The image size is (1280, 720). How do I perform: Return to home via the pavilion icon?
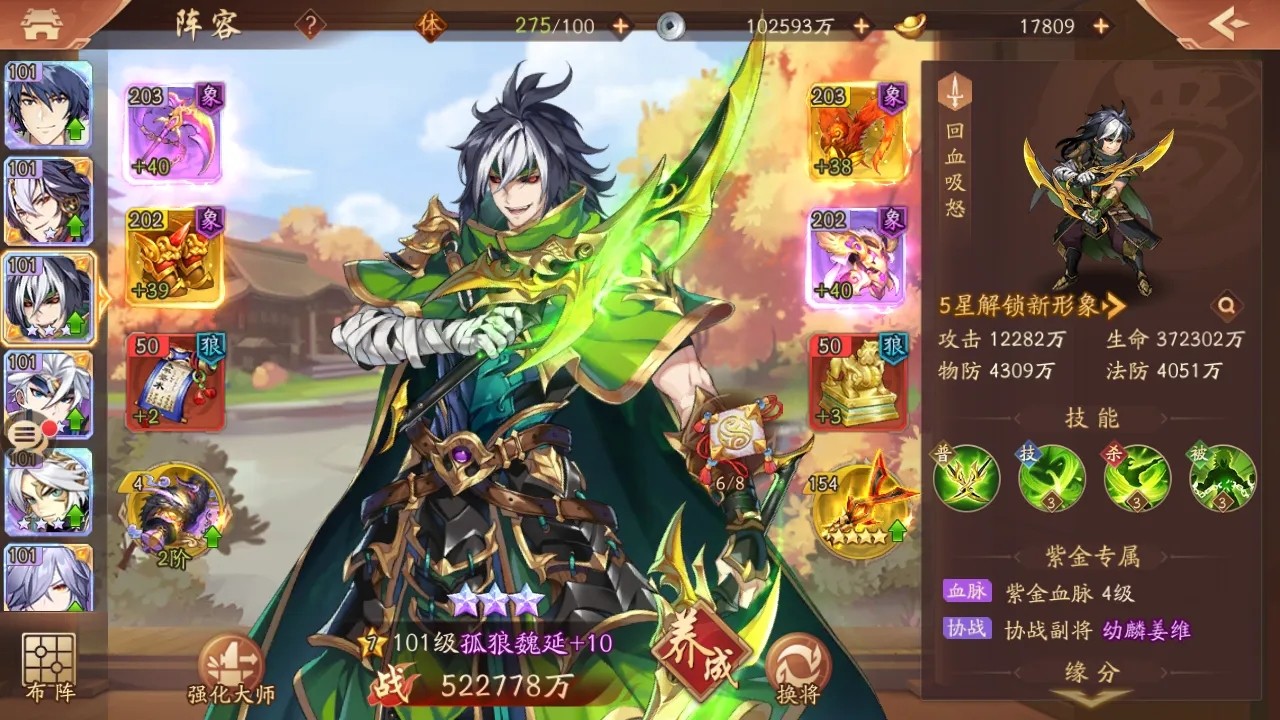tap(42, 24)
